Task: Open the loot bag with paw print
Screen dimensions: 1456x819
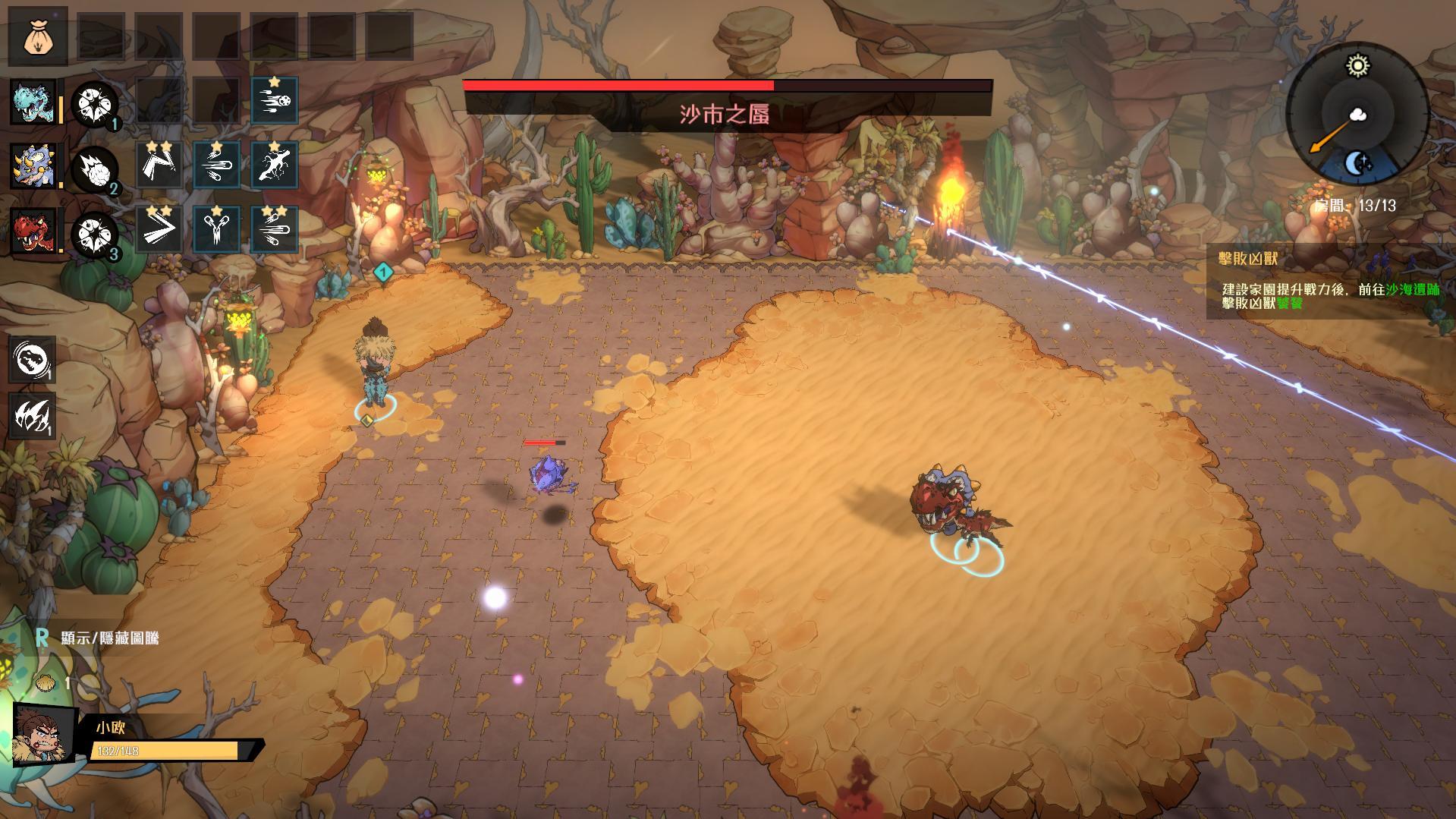Action: click(x=37, y=36)
